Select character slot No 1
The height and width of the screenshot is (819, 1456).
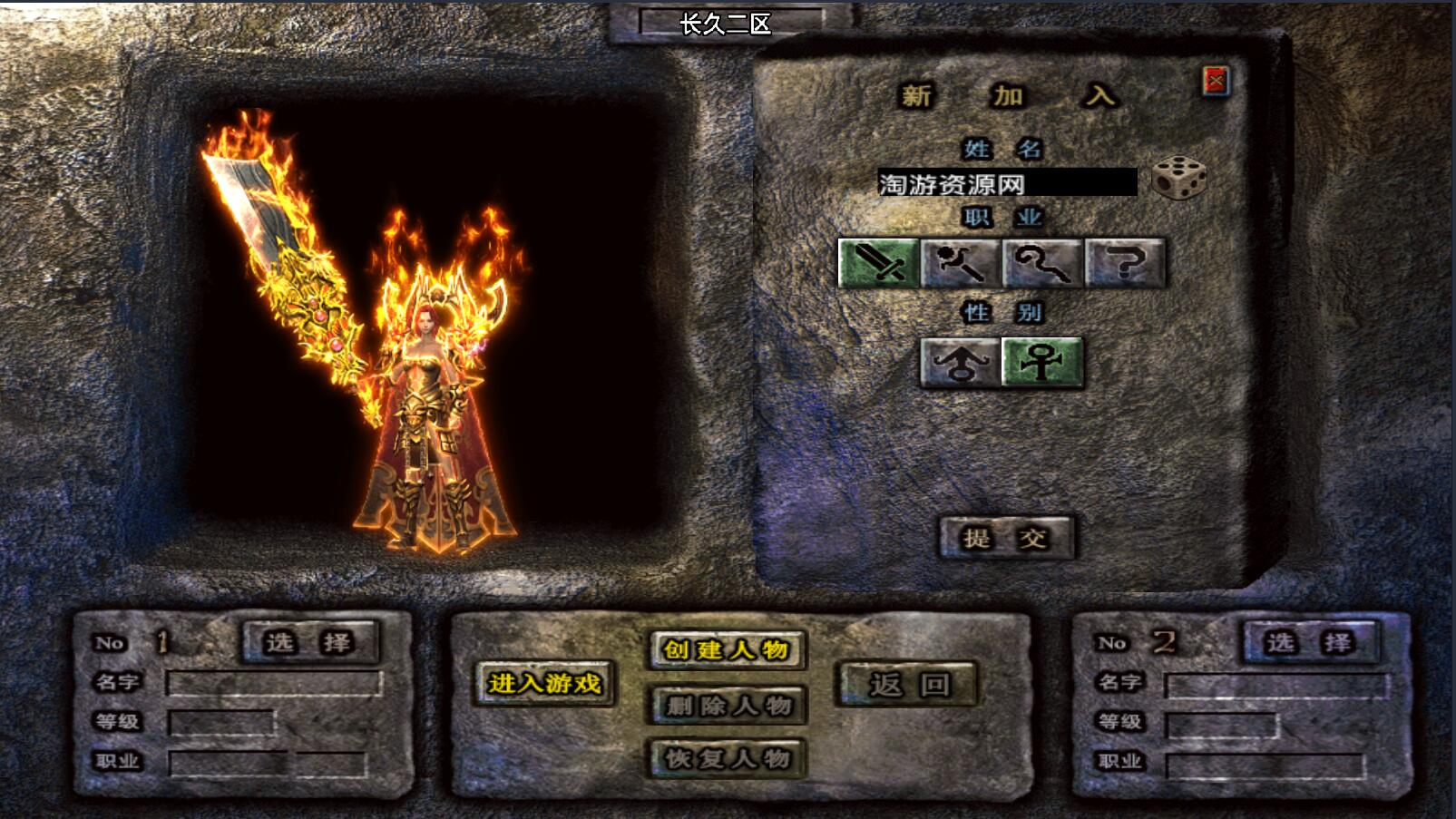coord(308,642)
